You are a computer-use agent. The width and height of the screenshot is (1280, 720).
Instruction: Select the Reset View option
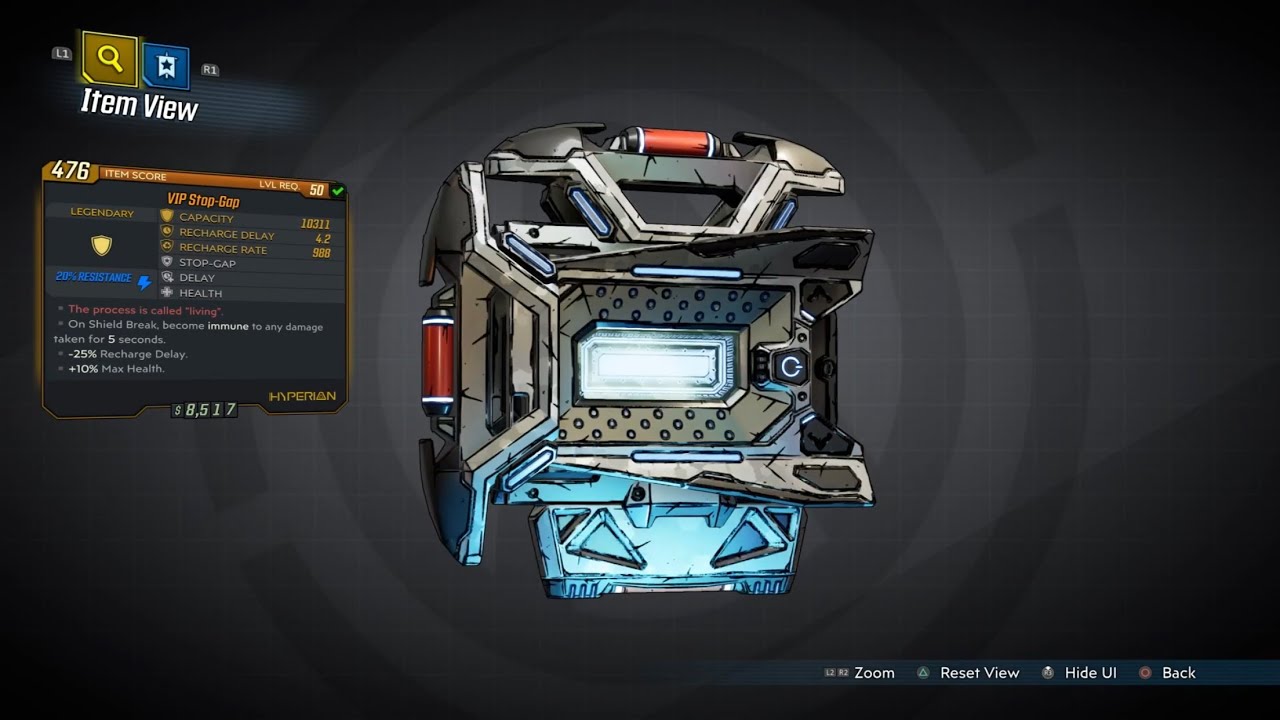pos(979,673)
